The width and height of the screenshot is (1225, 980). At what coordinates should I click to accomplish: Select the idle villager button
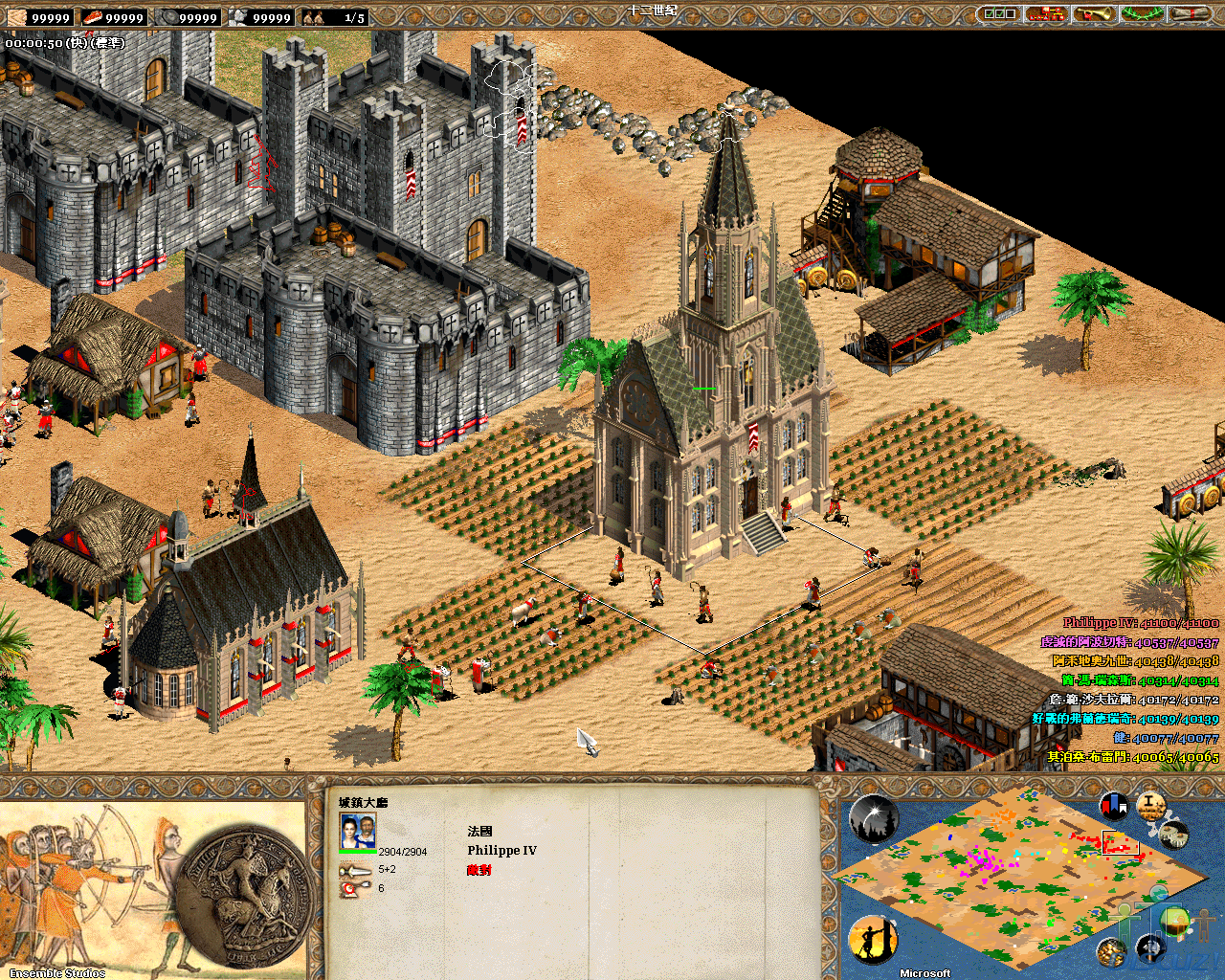click(872, 940)
